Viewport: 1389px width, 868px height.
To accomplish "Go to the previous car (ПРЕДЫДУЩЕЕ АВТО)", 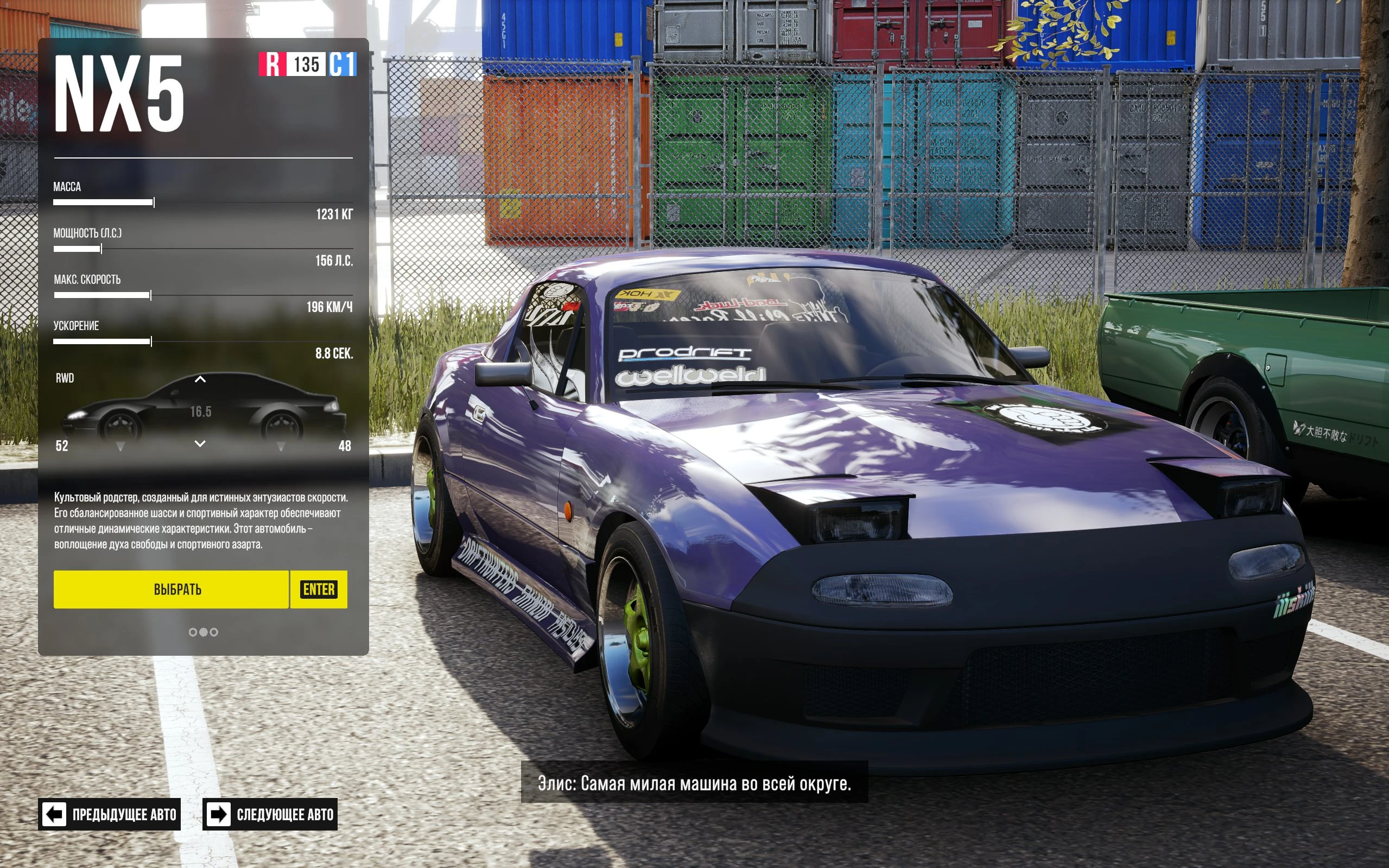I will pyautogui.click(x=110, y=814).
